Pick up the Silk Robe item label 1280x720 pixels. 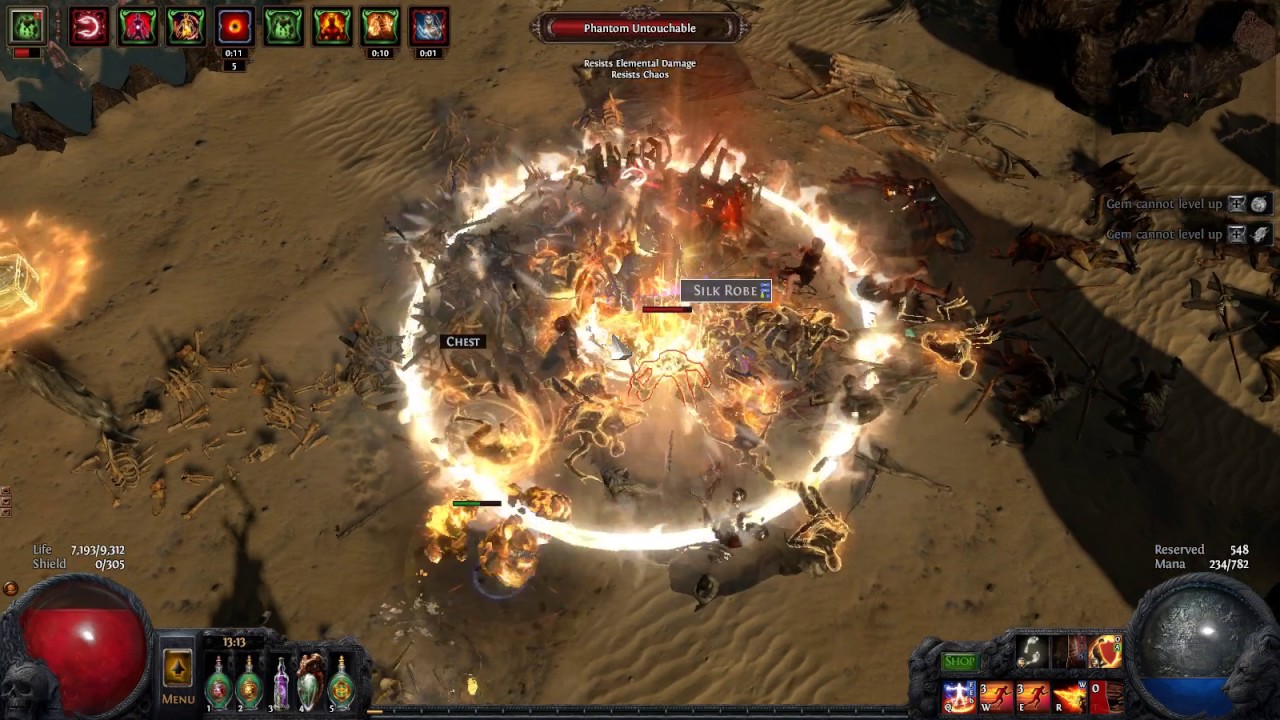click(x=725, y=291)
